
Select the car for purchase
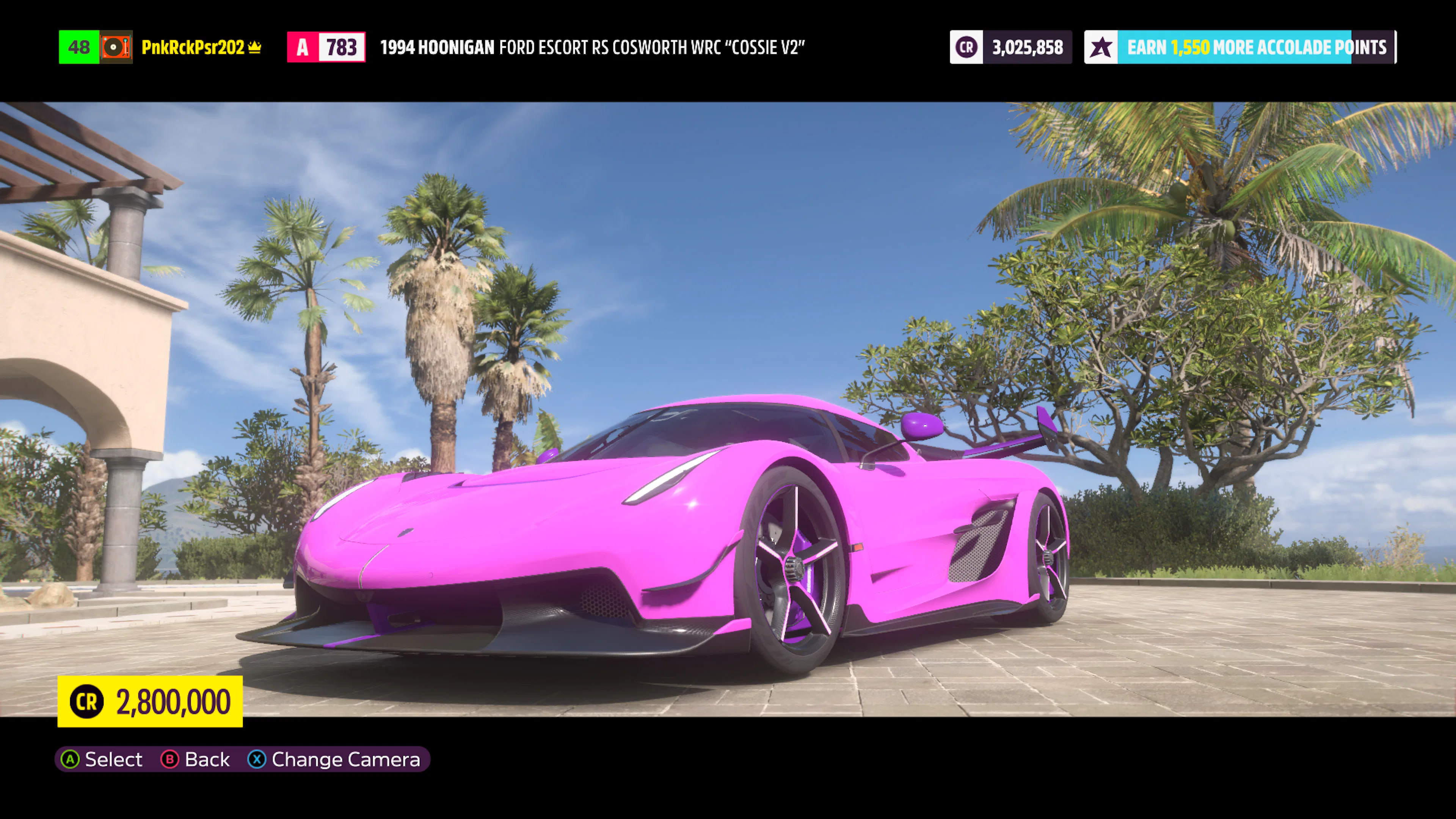[x=102, y=759]
